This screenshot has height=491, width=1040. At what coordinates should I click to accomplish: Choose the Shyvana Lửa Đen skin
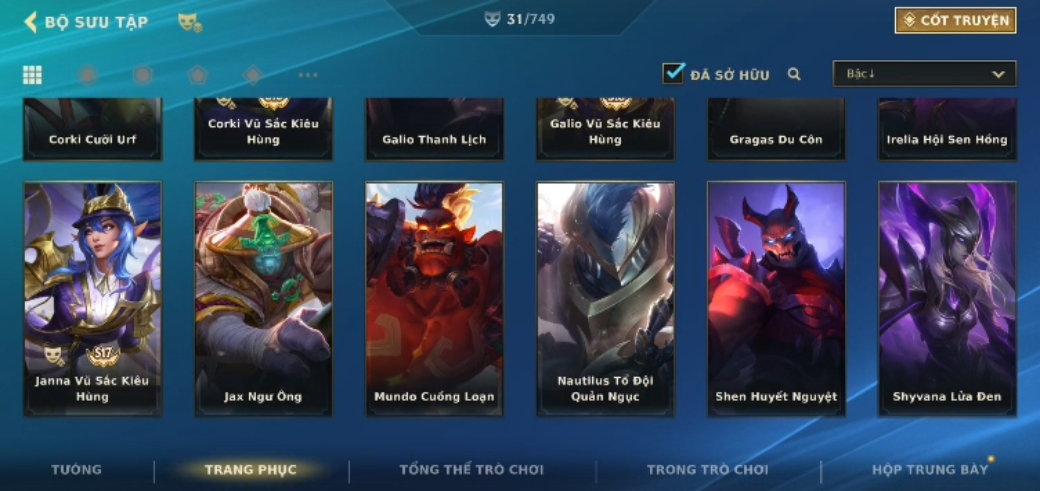[x=947, y=297]
